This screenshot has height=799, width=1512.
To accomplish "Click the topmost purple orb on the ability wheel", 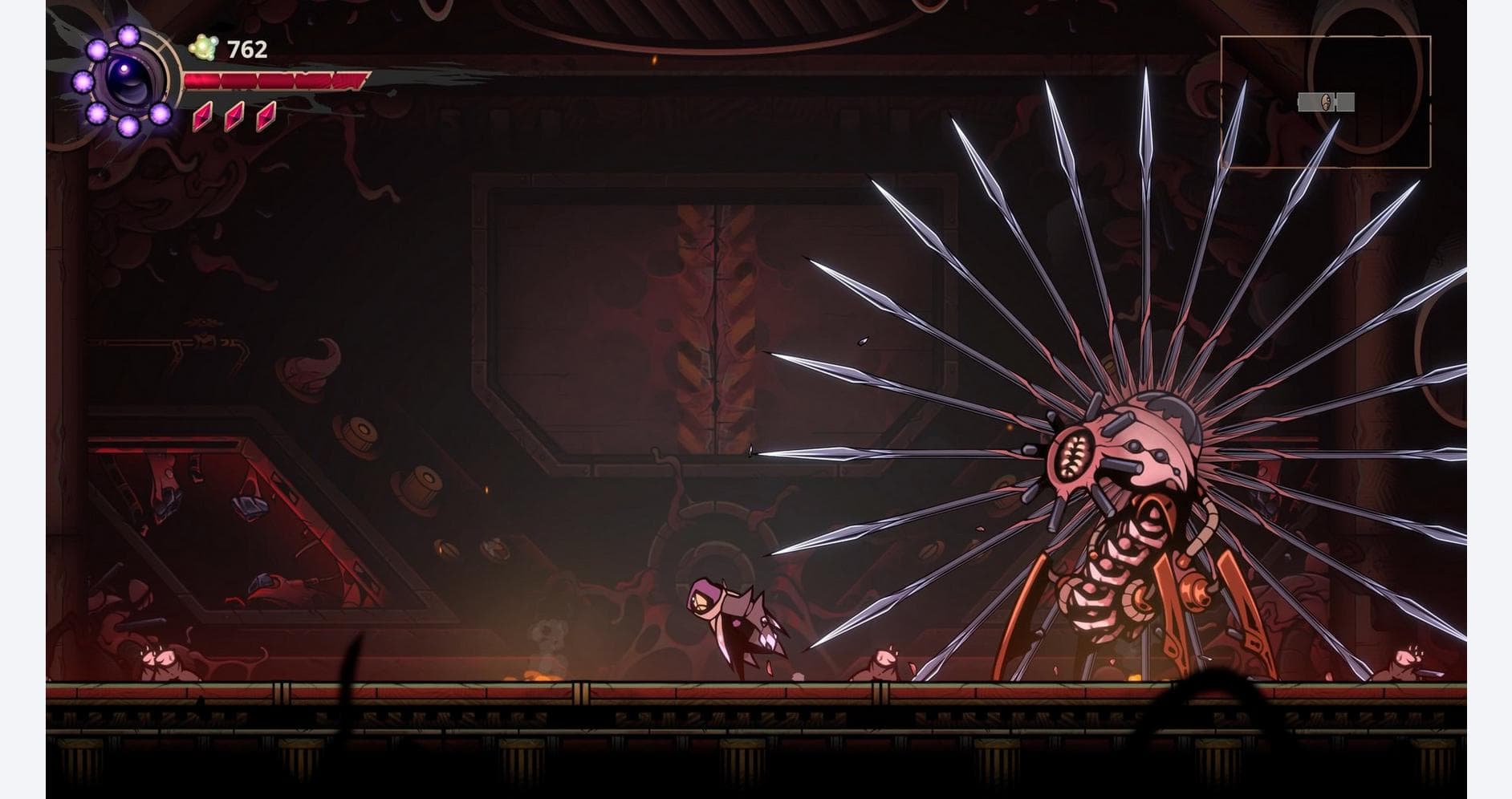I will pos(128,35).
